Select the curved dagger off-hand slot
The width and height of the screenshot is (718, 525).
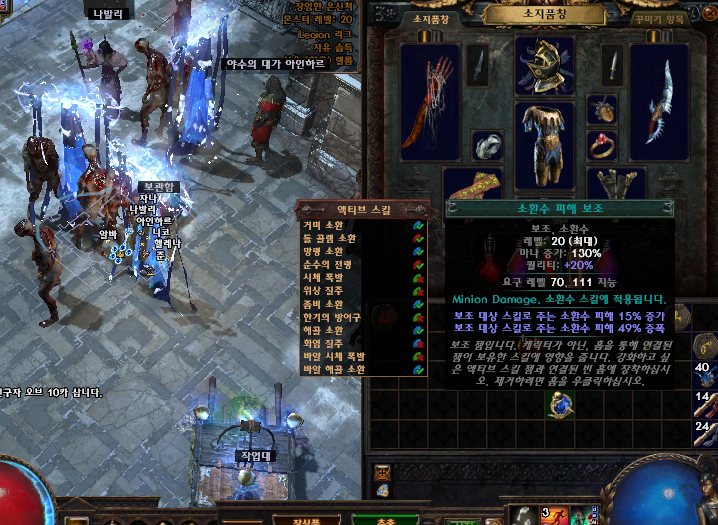pos(660,104)
